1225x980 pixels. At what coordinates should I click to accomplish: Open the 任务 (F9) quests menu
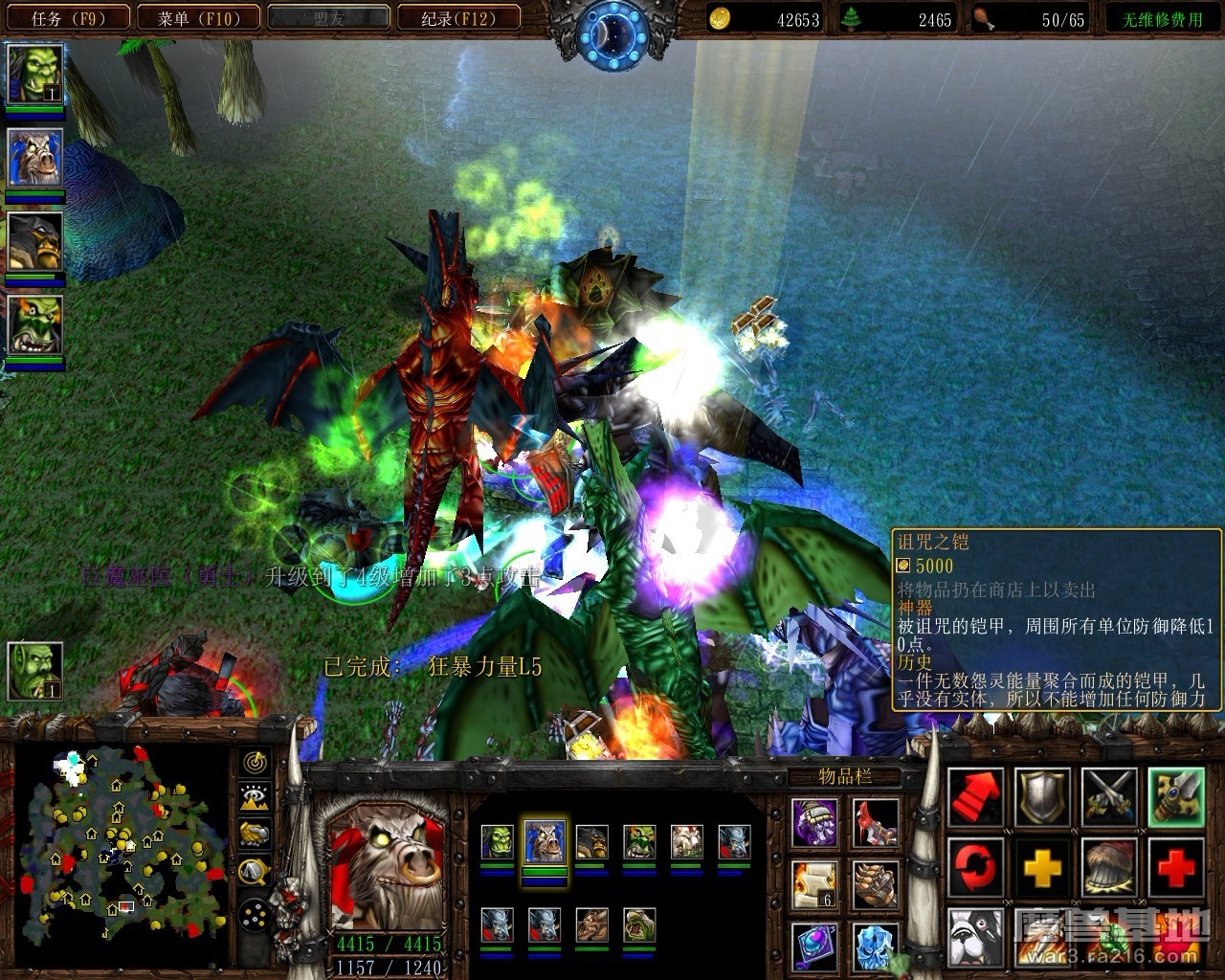click(67, 18)
